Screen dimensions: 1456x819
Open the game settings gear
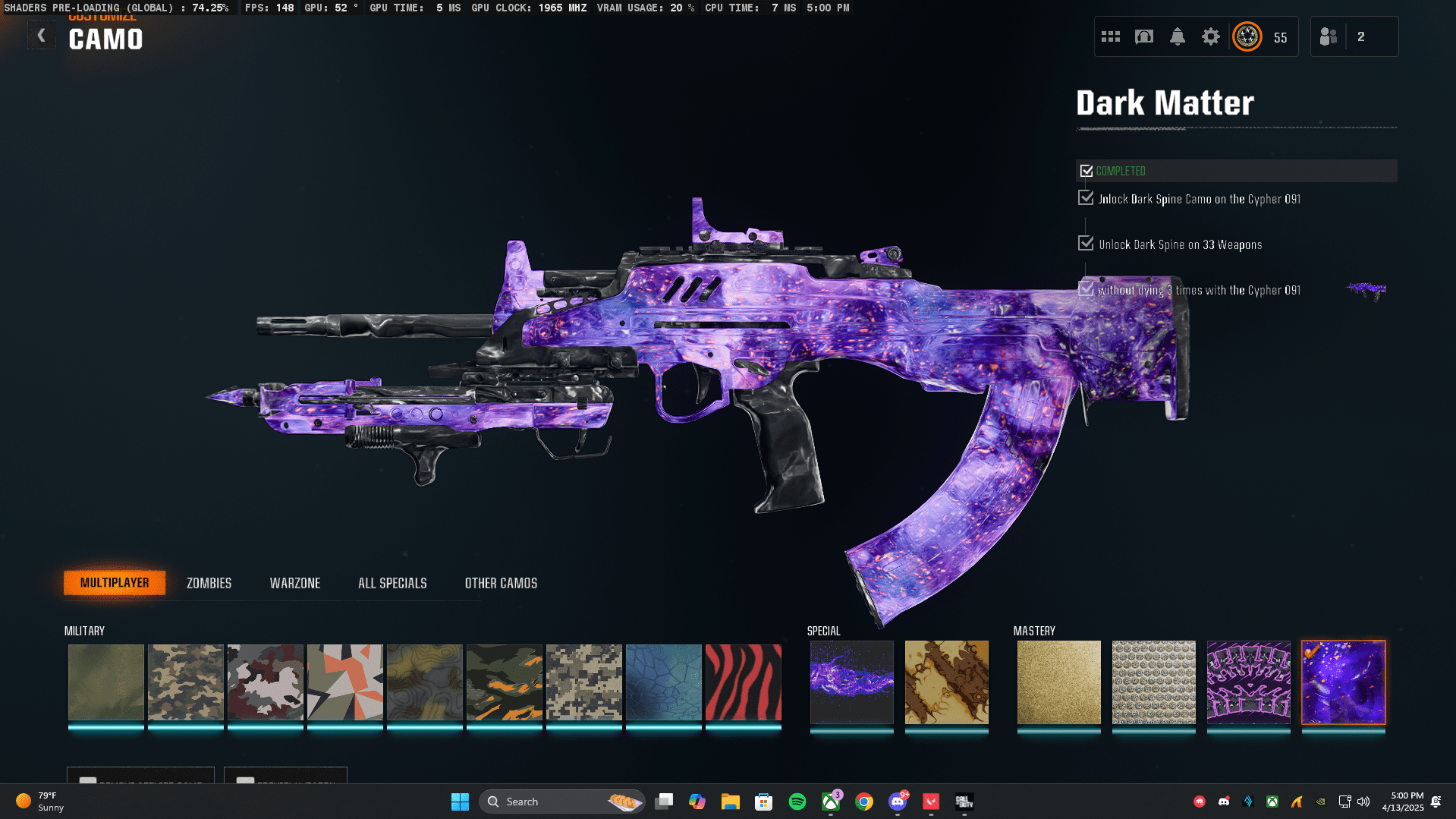(x=1210, y=36)
